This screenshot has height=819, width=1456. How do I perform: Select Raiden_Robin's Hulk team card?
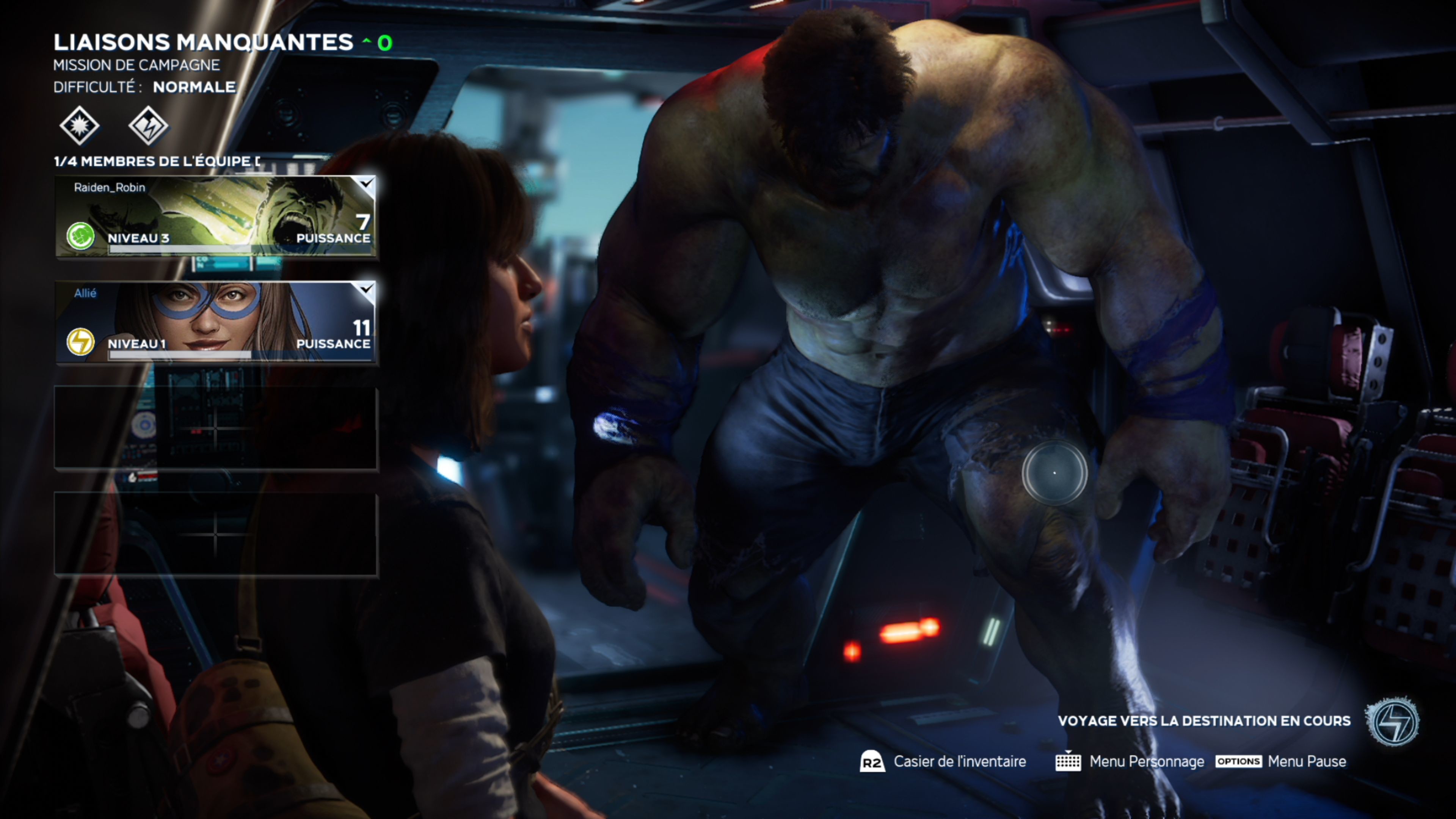pos(215,217)
